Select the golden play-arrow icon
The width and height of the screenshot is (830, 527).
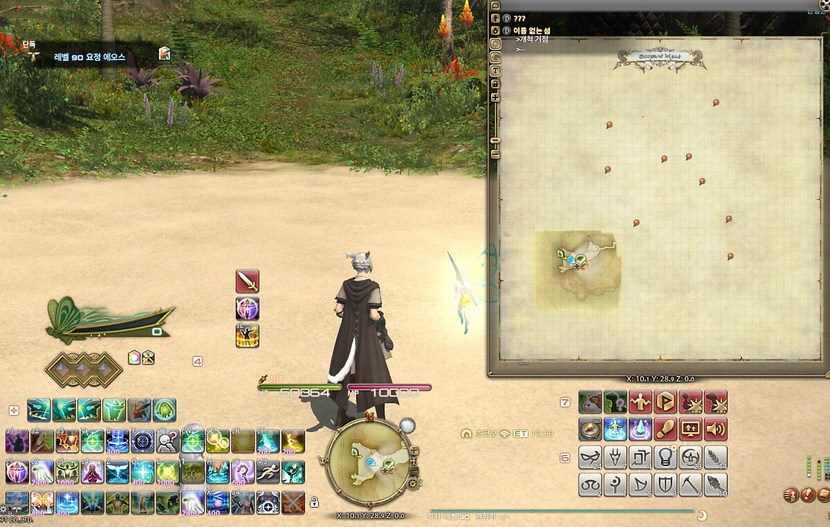pos(666,402)
